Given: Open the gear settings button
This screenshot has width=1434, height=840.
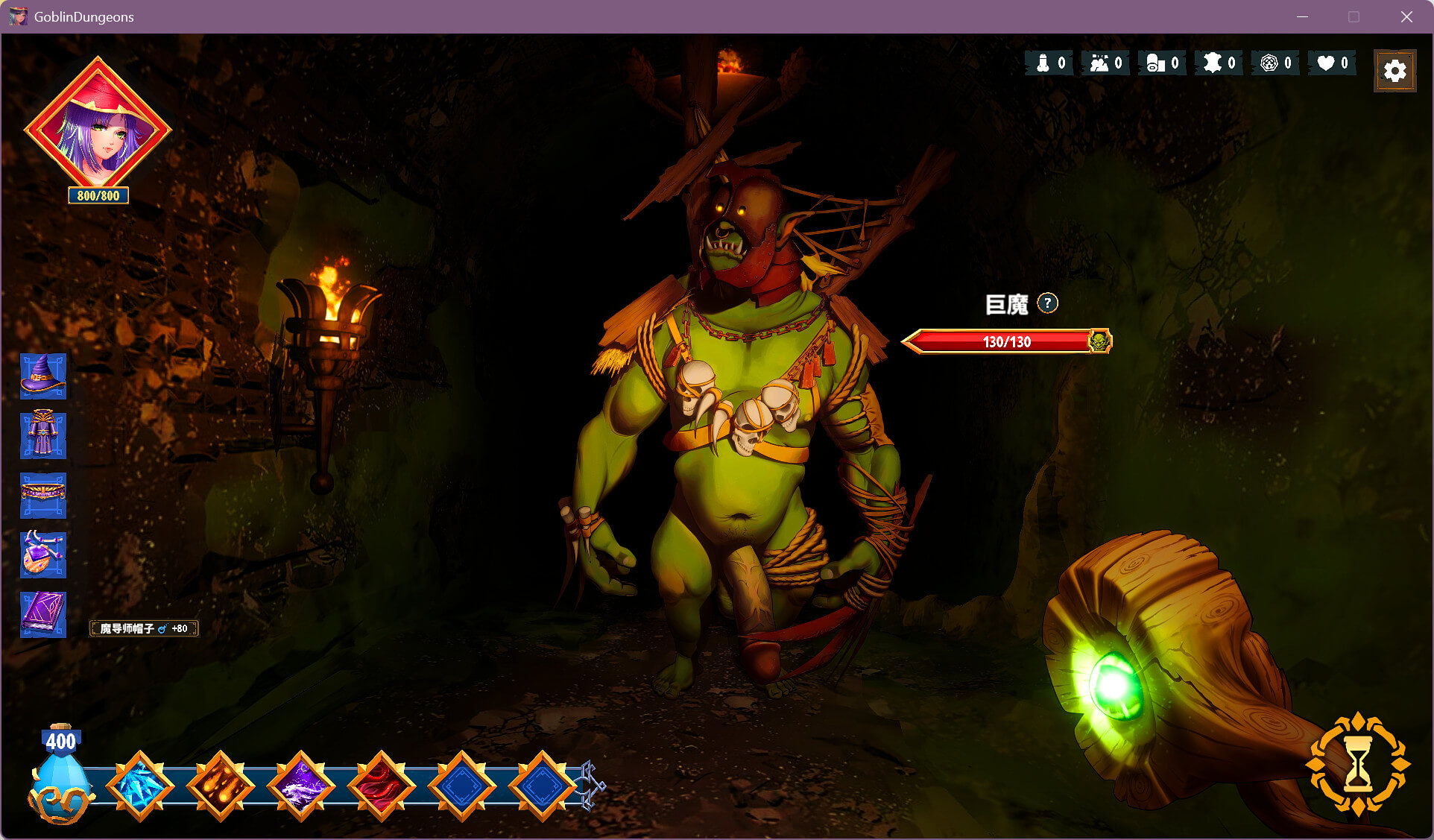Looking at the screenshot, I should point(1394,71).
